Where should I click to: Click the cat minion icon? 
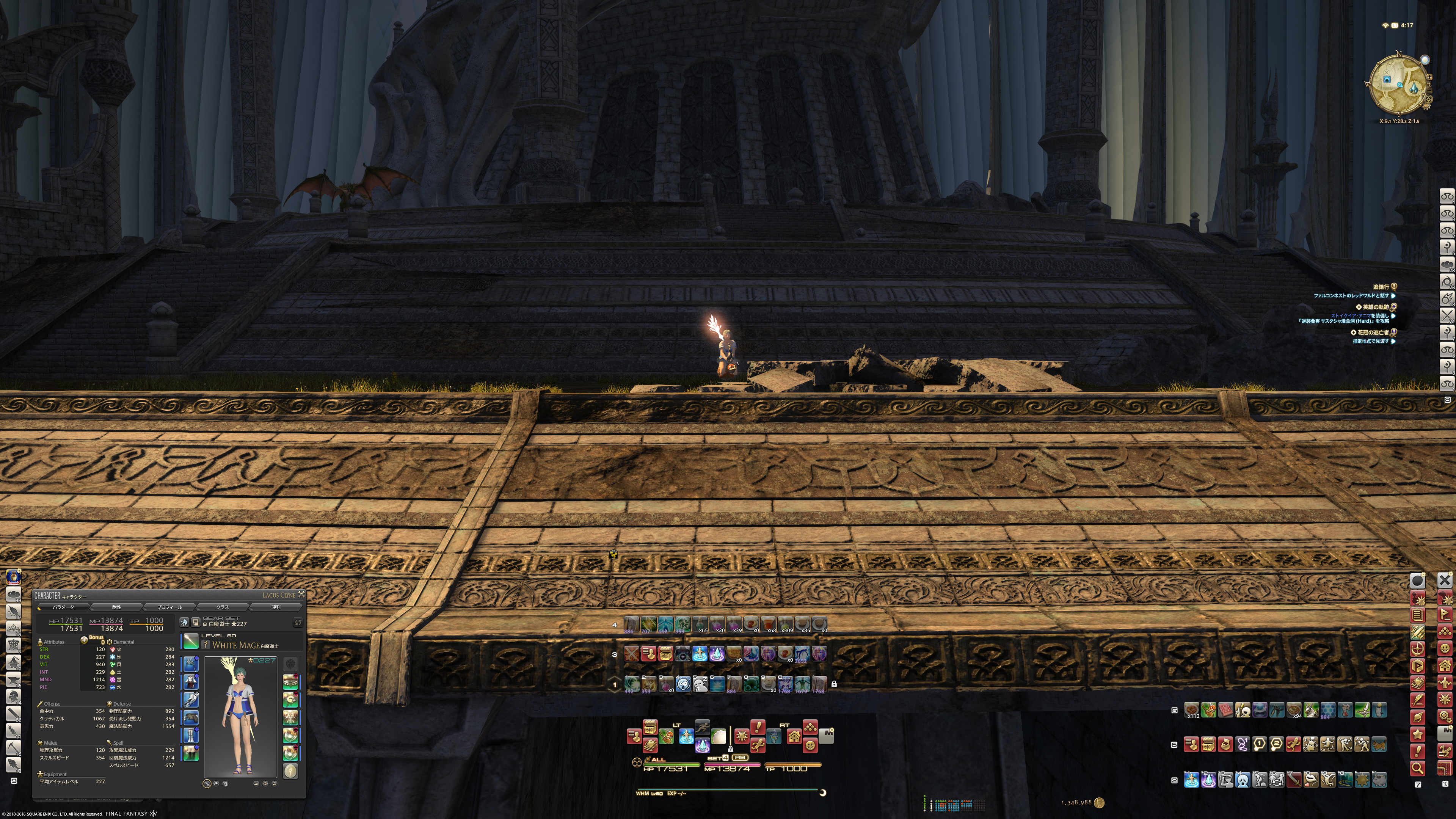[1379, 745]
